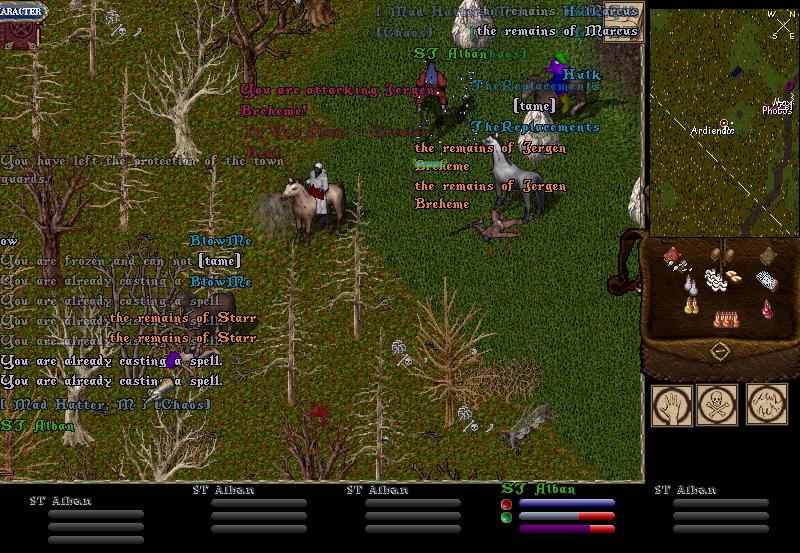Select the white potions in the backpack

[690, 286]
